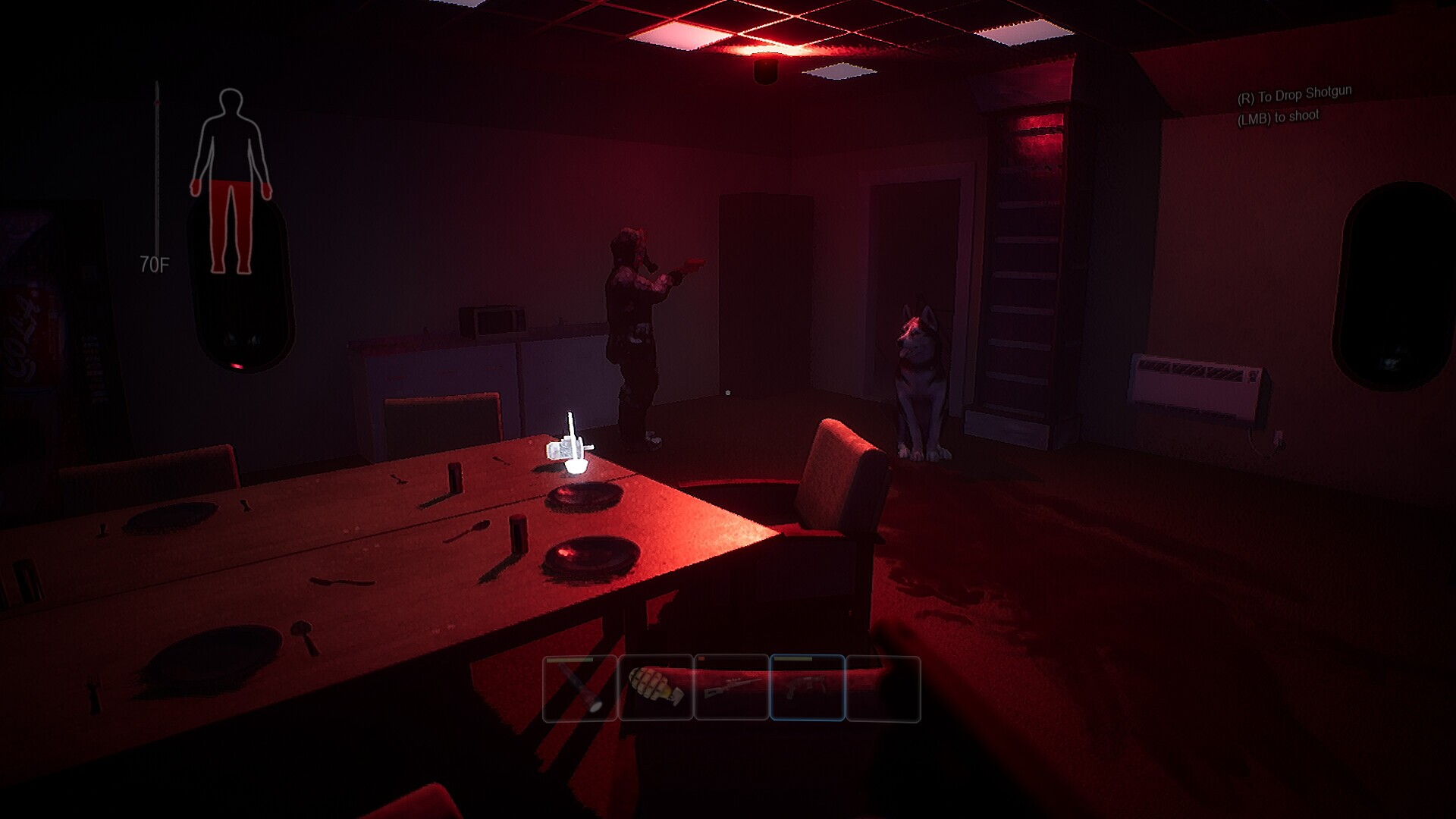Click the '(LMB) to shoot' hint text
The image size is (1456, 819).
tap(1279, 116)
